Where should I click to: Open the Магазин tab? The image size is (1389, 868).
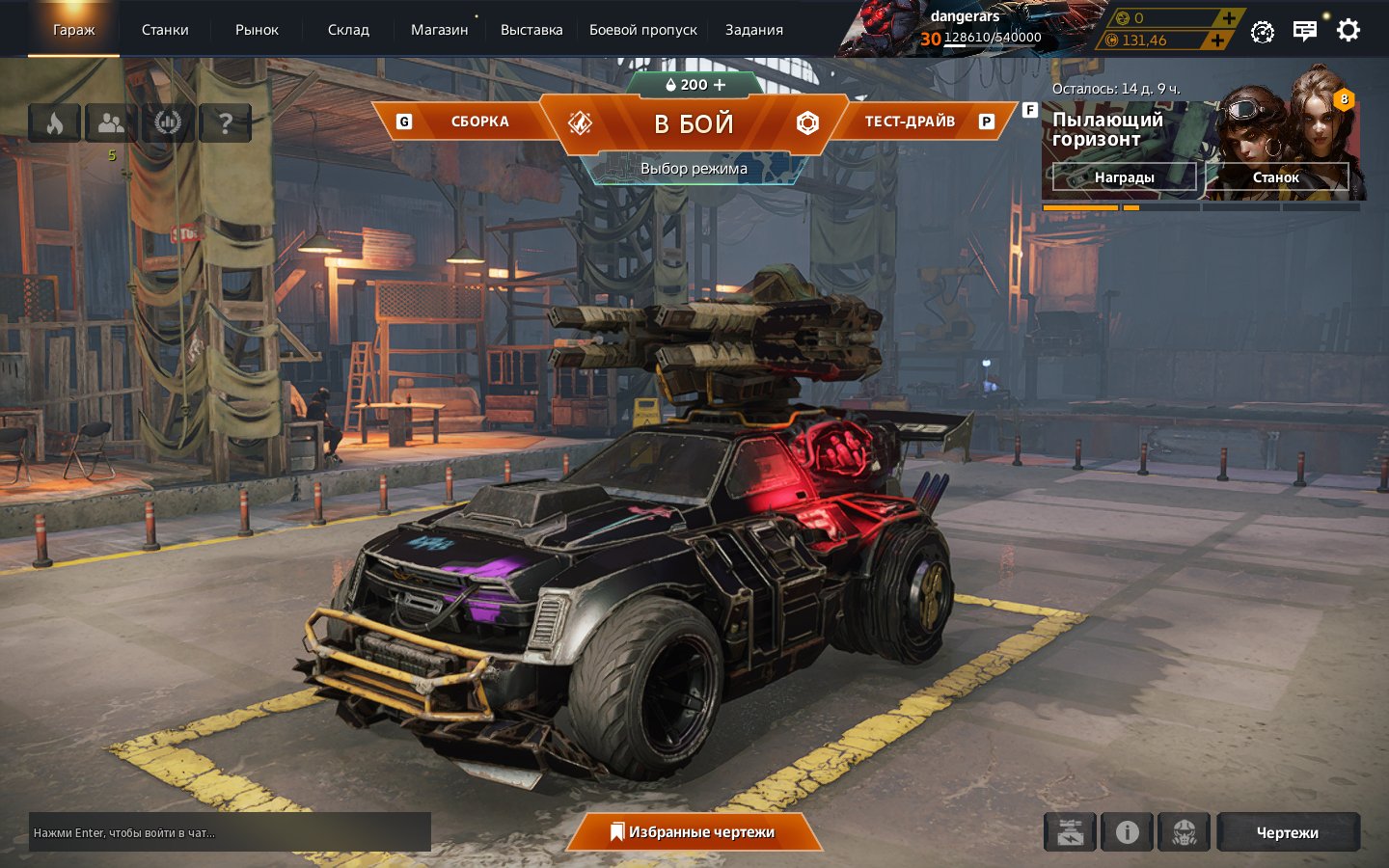pos(439,30)
